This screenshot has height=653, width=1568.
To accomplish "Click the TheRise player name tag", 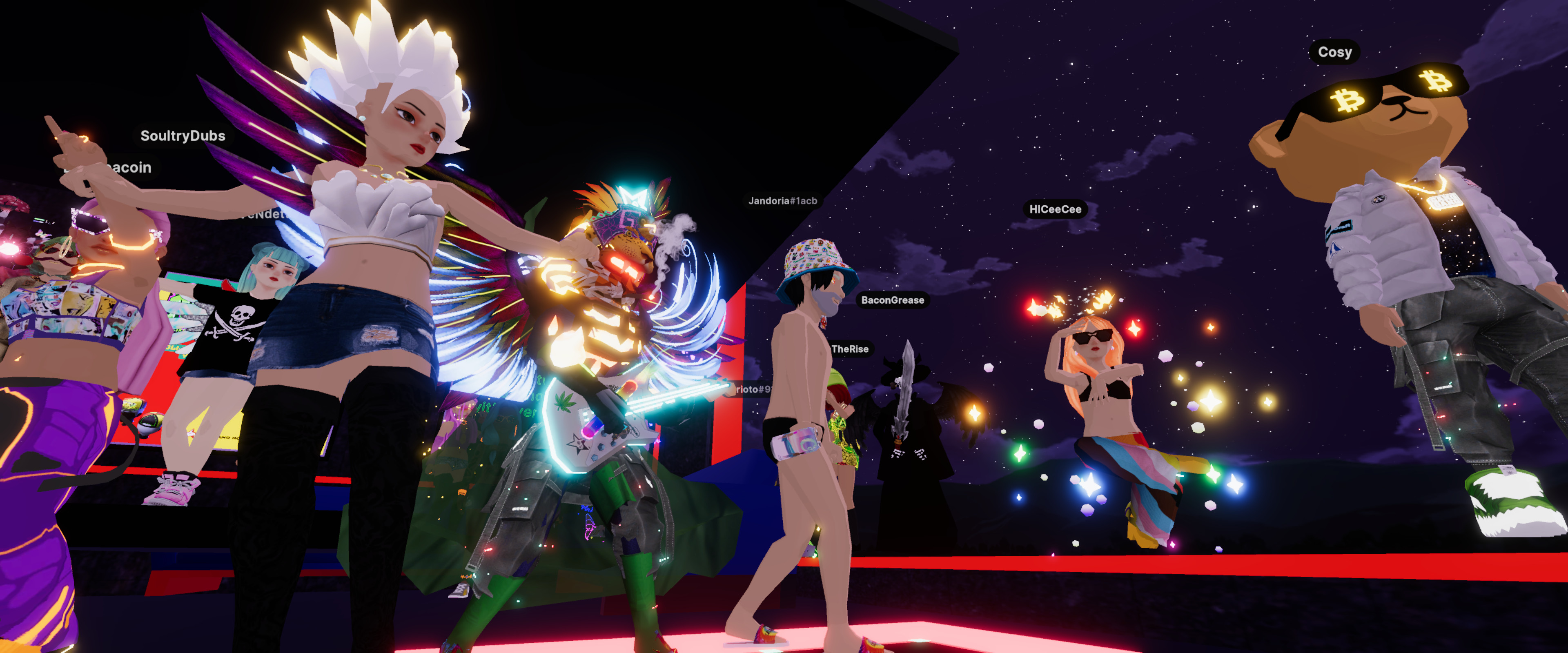I will [850, 349].
